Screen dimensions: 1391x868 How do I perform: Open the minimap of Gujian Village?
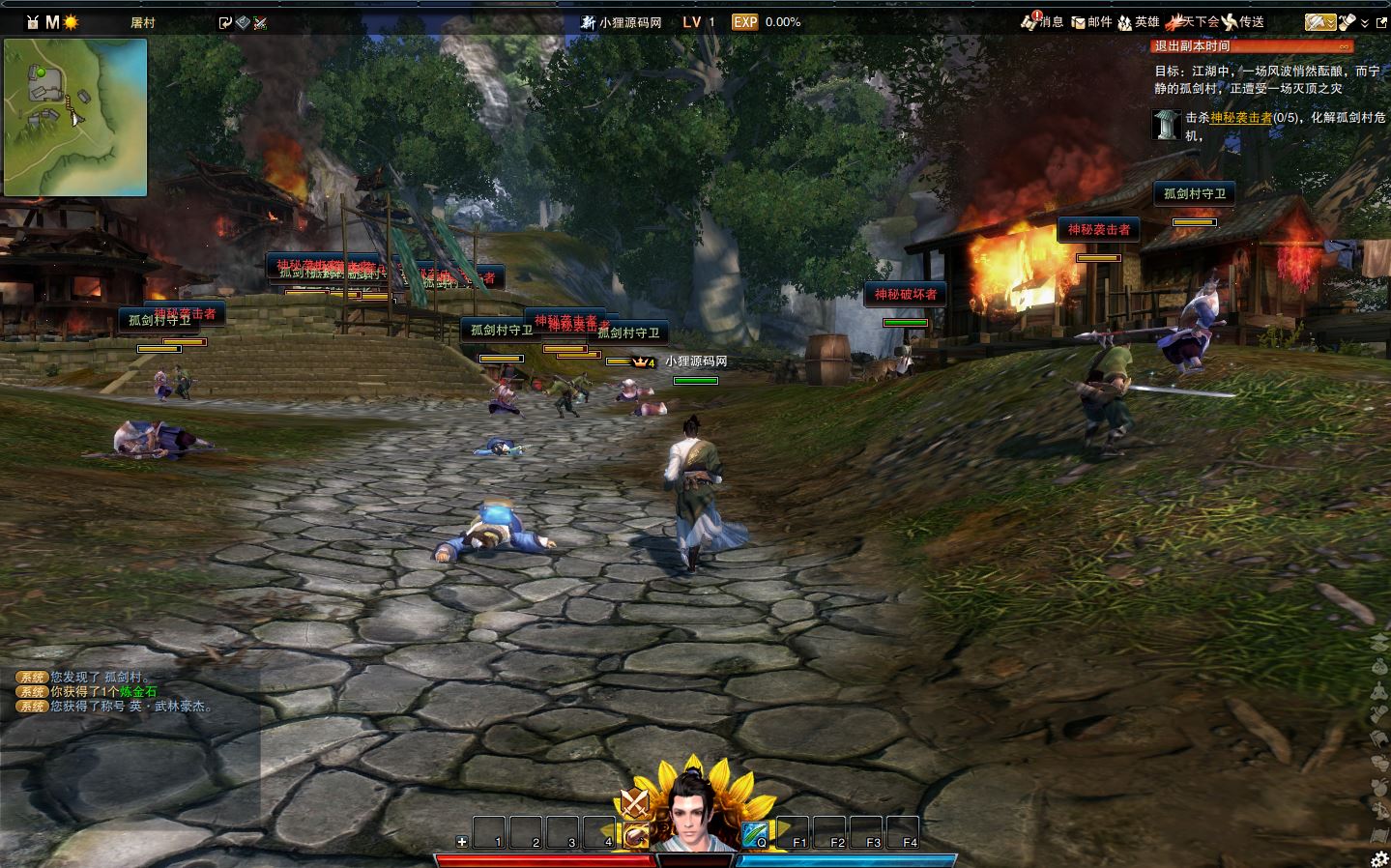[75, 117]
